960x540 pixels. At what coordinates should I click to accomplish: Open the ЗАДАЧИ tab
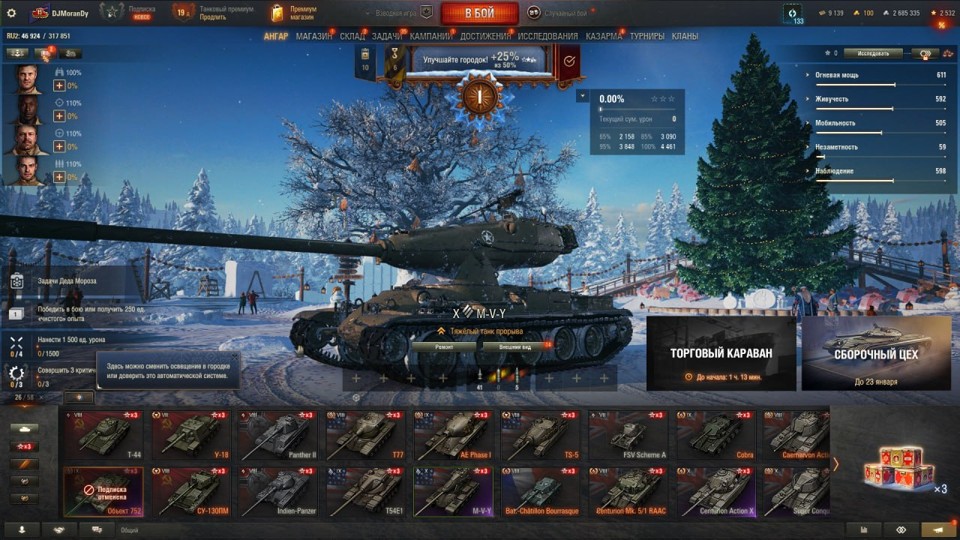387,36
